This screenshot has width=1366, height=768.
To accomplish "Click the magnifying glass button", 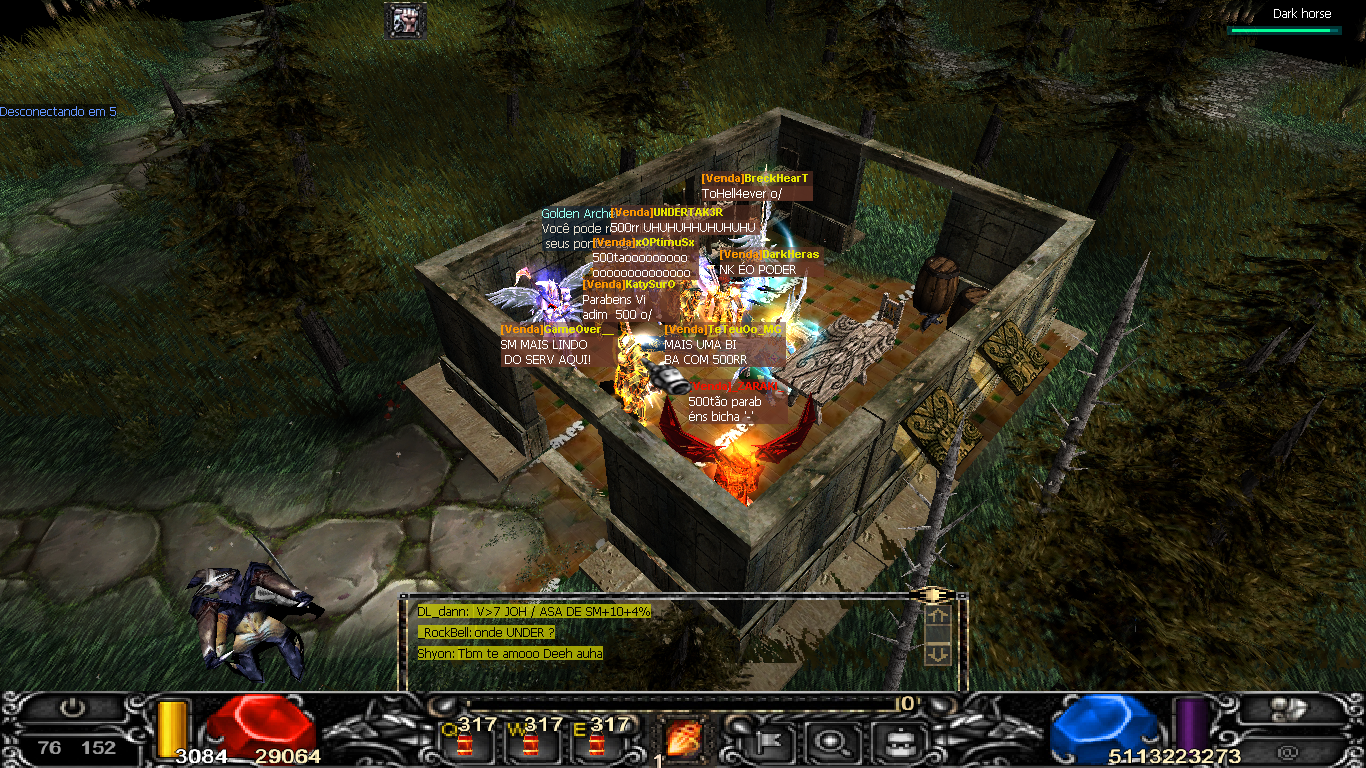I will click(831, 741).
